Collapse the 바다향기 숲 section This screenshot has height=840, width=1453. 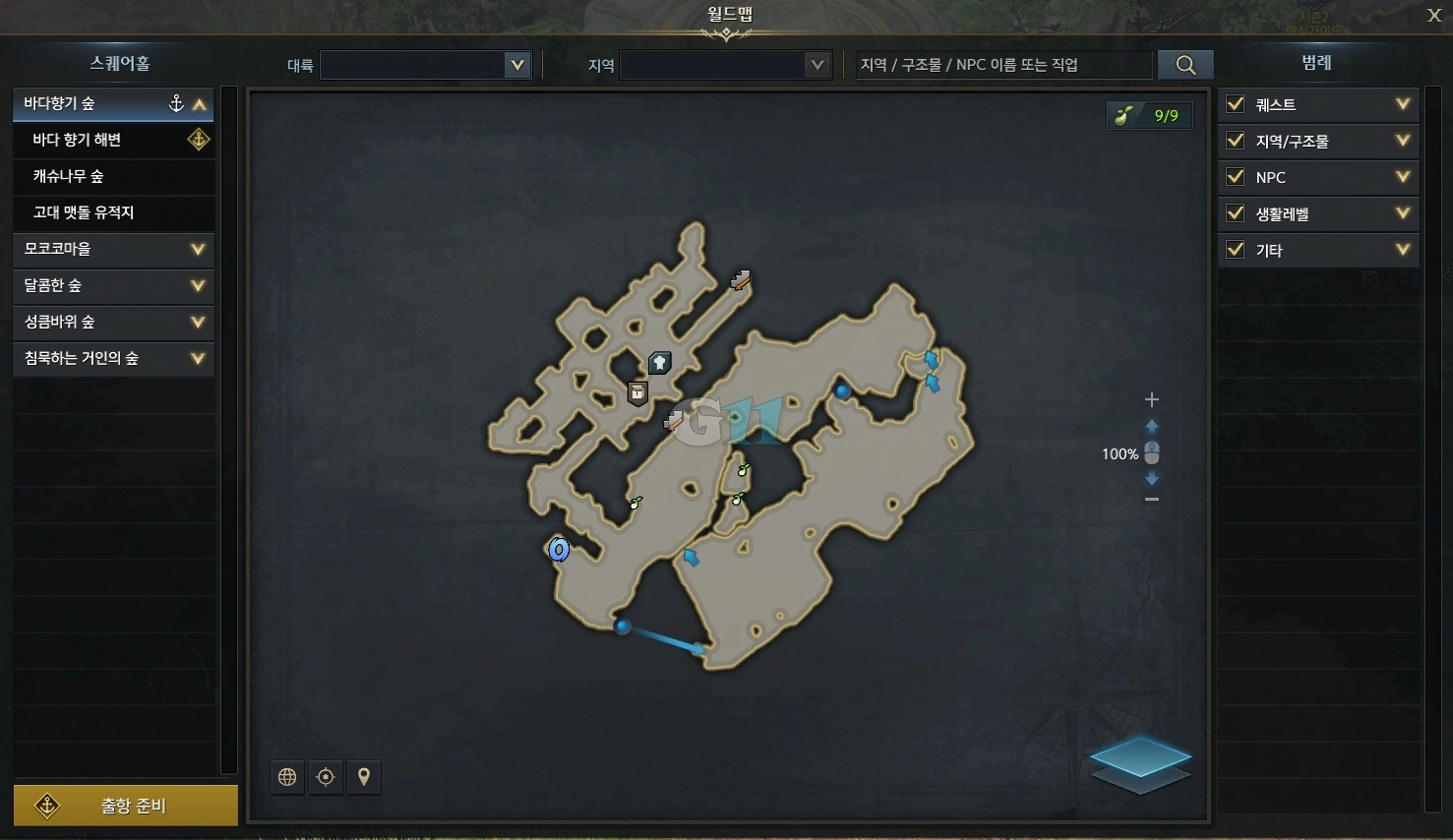201,101
